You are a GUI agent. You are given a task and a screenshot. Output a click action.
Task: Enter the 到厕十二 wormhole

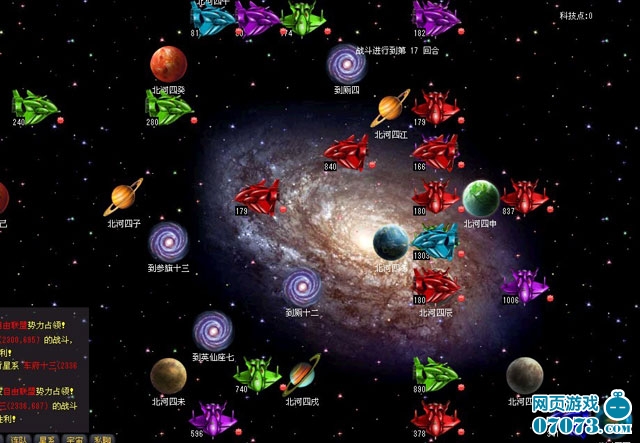click(x=301, y=287)
